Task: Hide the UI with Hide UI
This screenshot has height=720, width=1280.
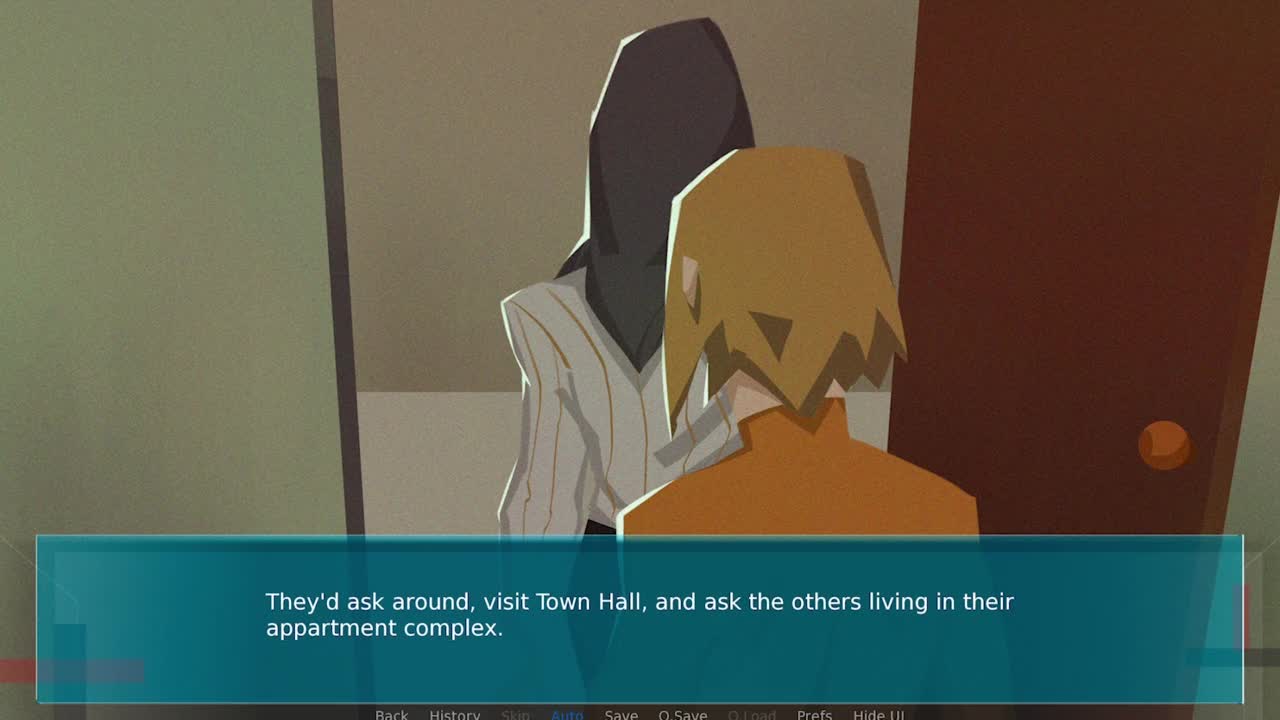Action: coord(878,714)
